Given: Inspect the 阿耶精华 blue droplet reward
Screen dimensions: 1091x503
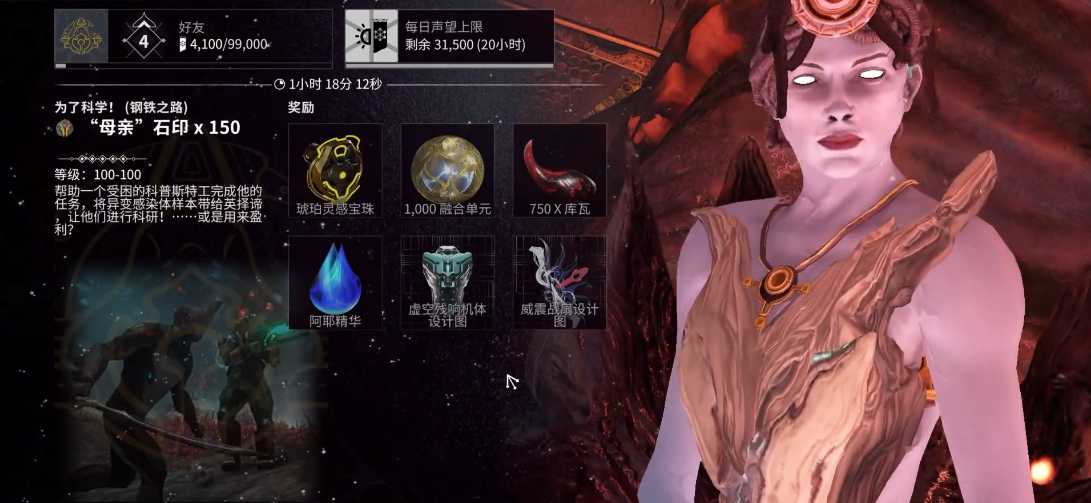Looking at the screenshot, I should click(x=335, y=280).
